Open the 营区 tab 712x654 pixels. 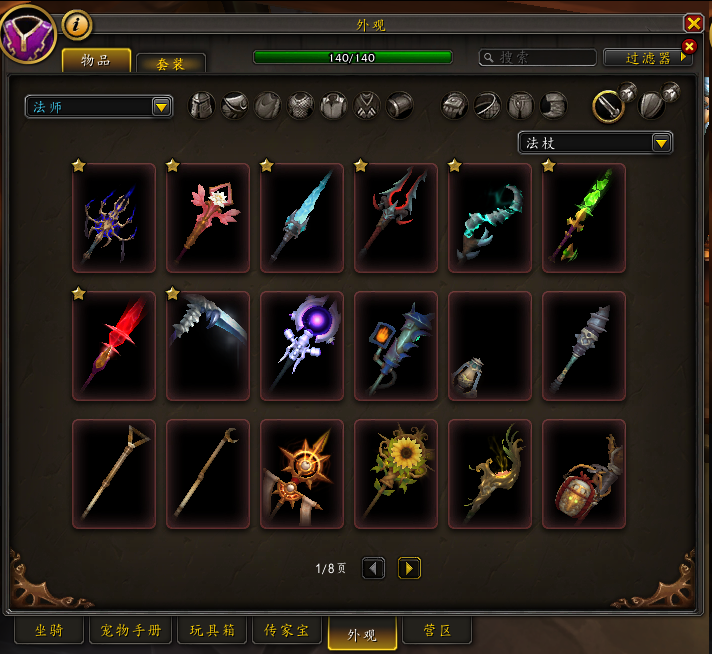point(436,631)
